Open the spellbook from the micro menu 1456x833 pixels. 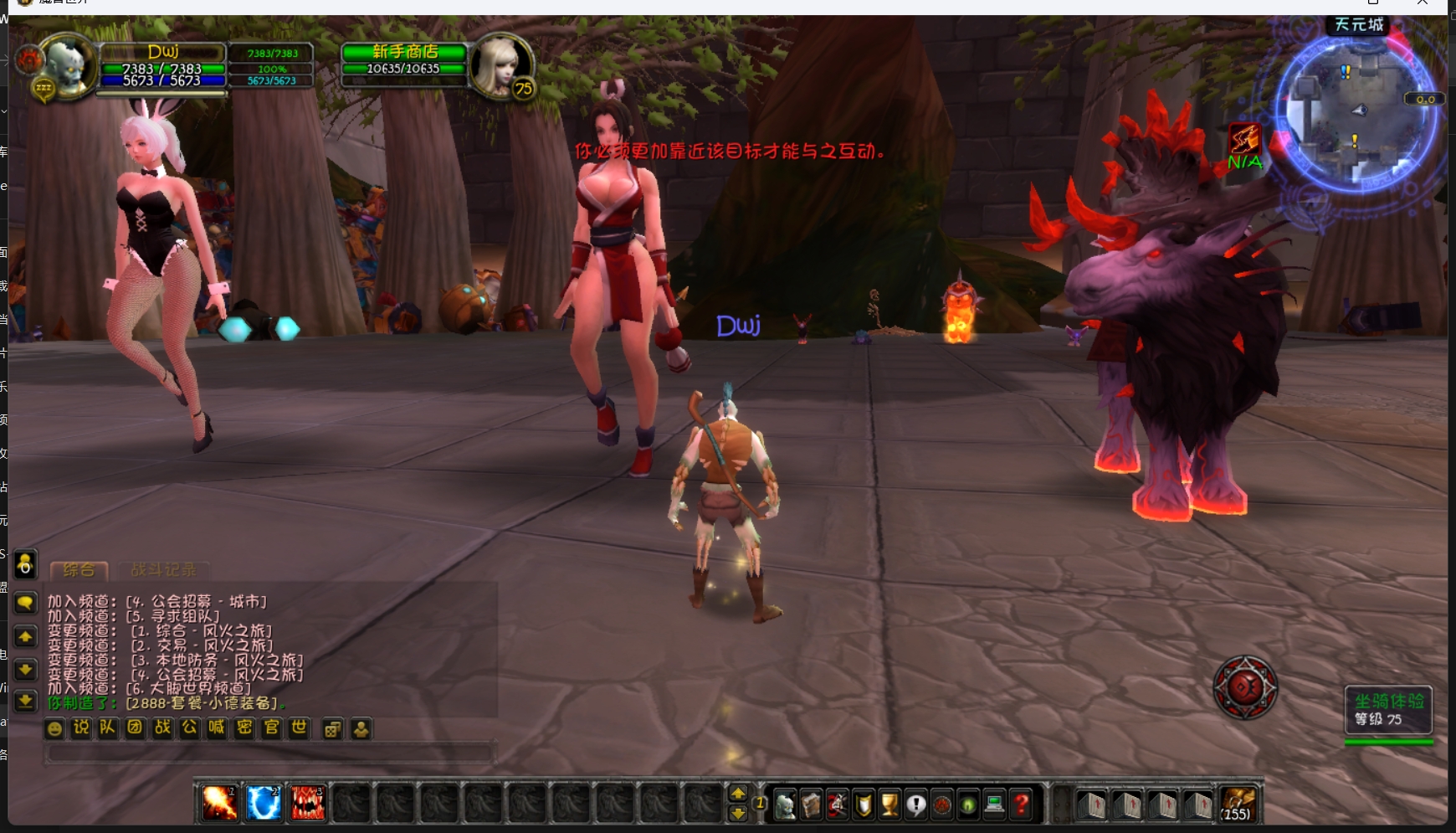811,805
